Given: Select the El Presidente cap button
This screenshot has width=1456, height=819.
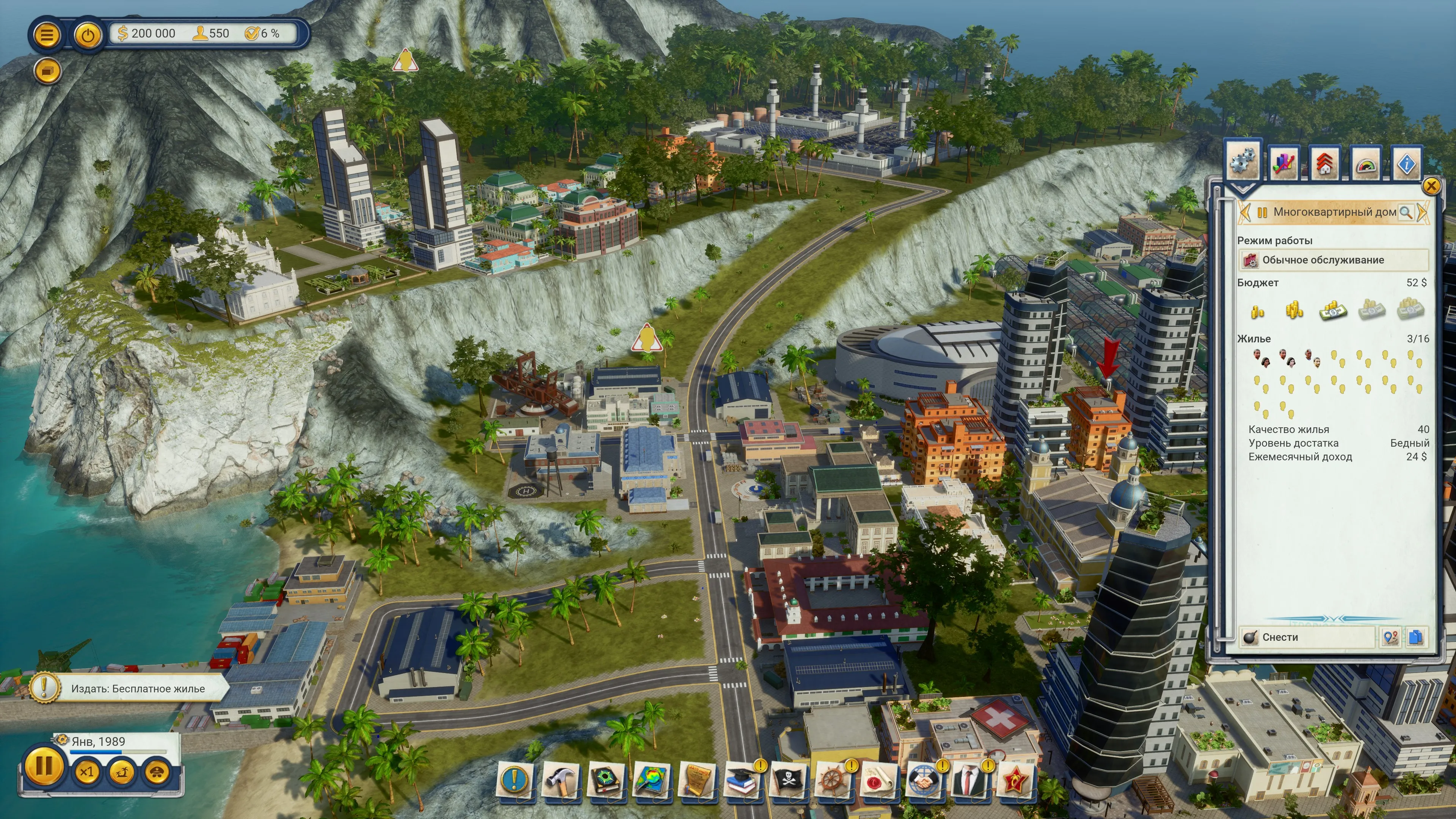Looking at the screenshot, I should coord(157,772).
